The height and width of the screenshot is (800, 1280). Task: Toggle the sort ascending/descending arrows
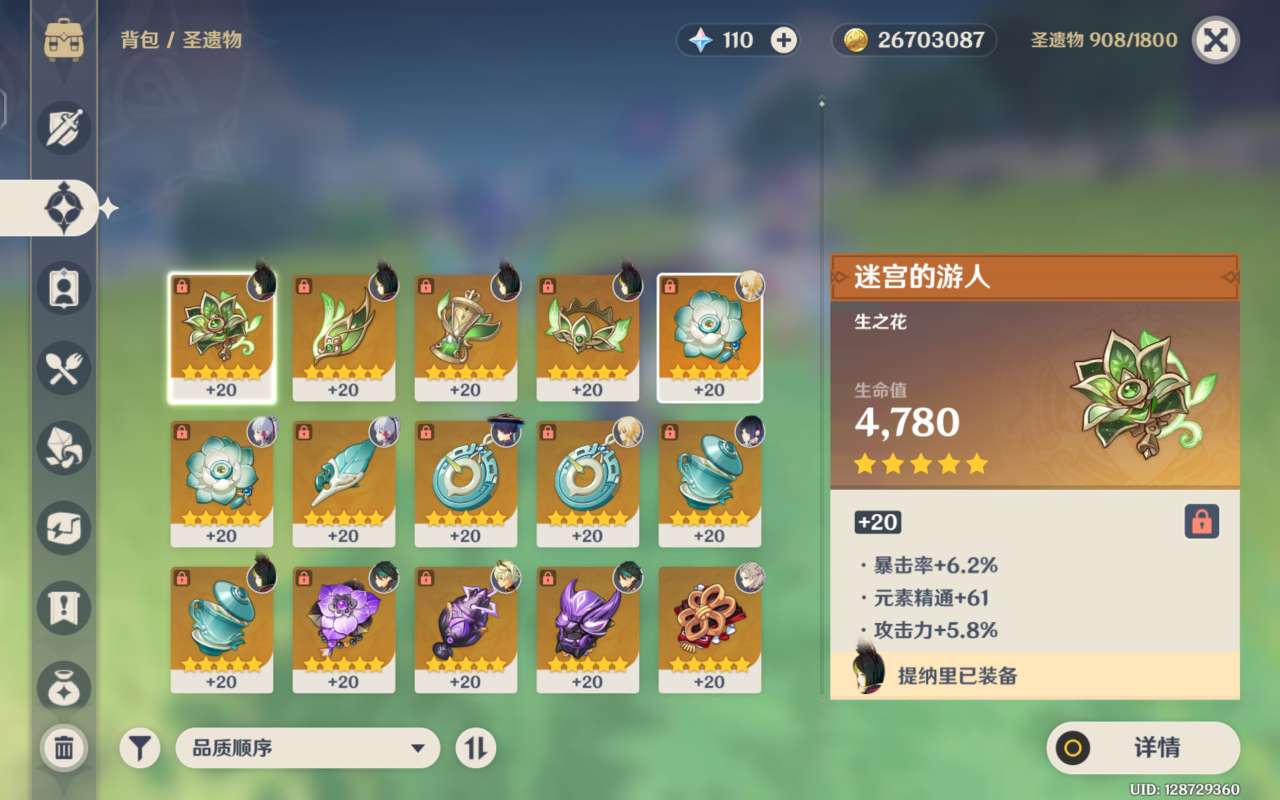coord(477,748)
